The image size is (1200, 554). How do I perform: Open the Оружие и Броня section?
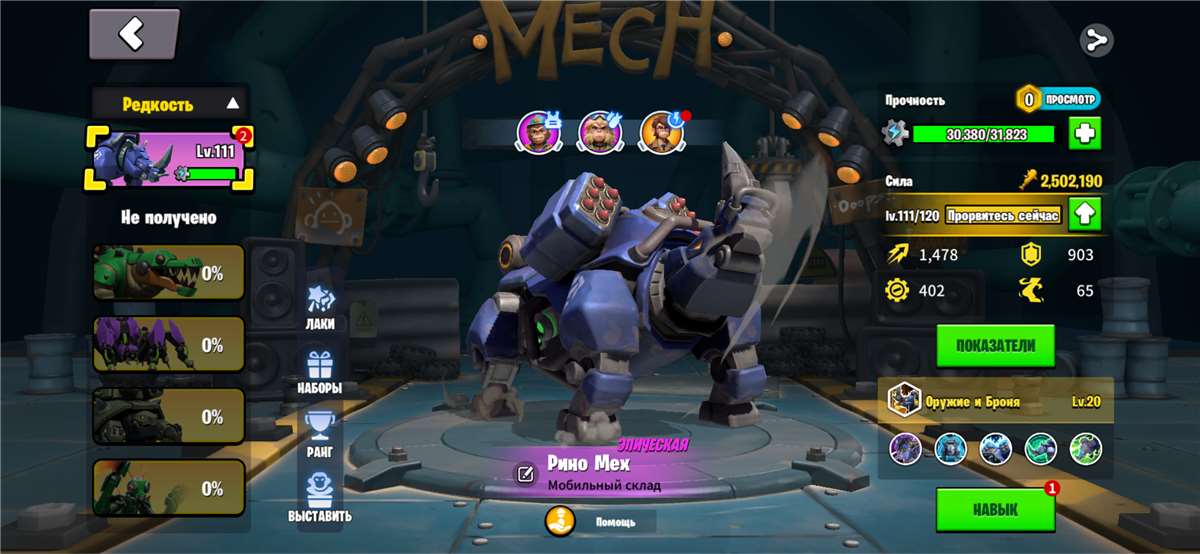[x=995, y=400]
